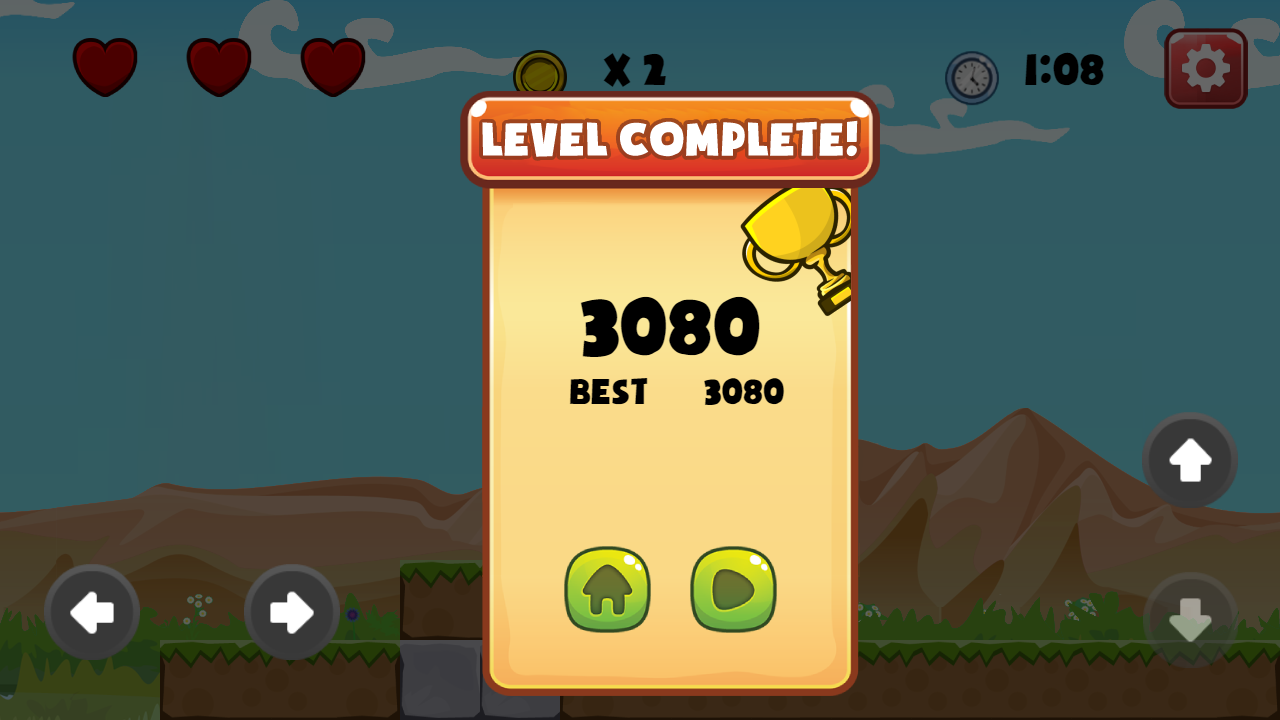Click the stone block below the platform

pyautogui.click(x=438, y=680)
